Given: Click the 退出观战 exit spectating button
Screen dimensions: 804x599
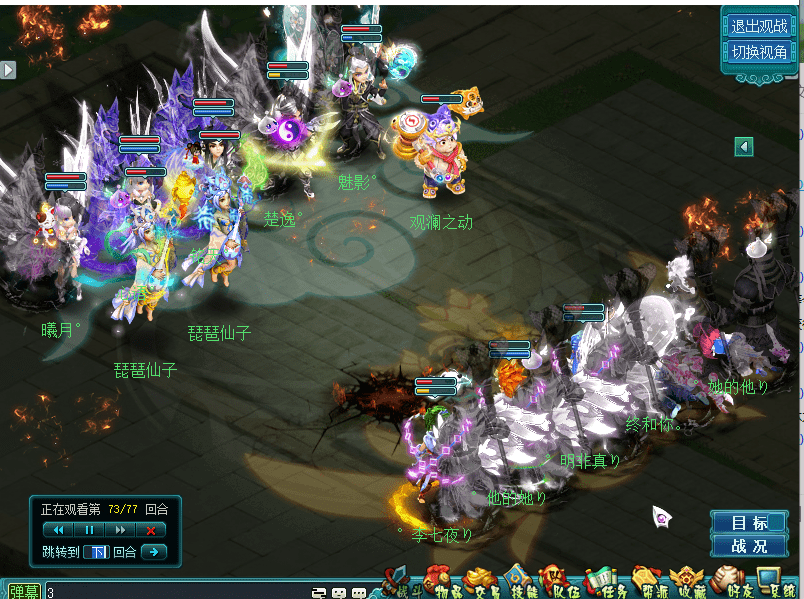Looking at the screenshot, I should [759, 27].
